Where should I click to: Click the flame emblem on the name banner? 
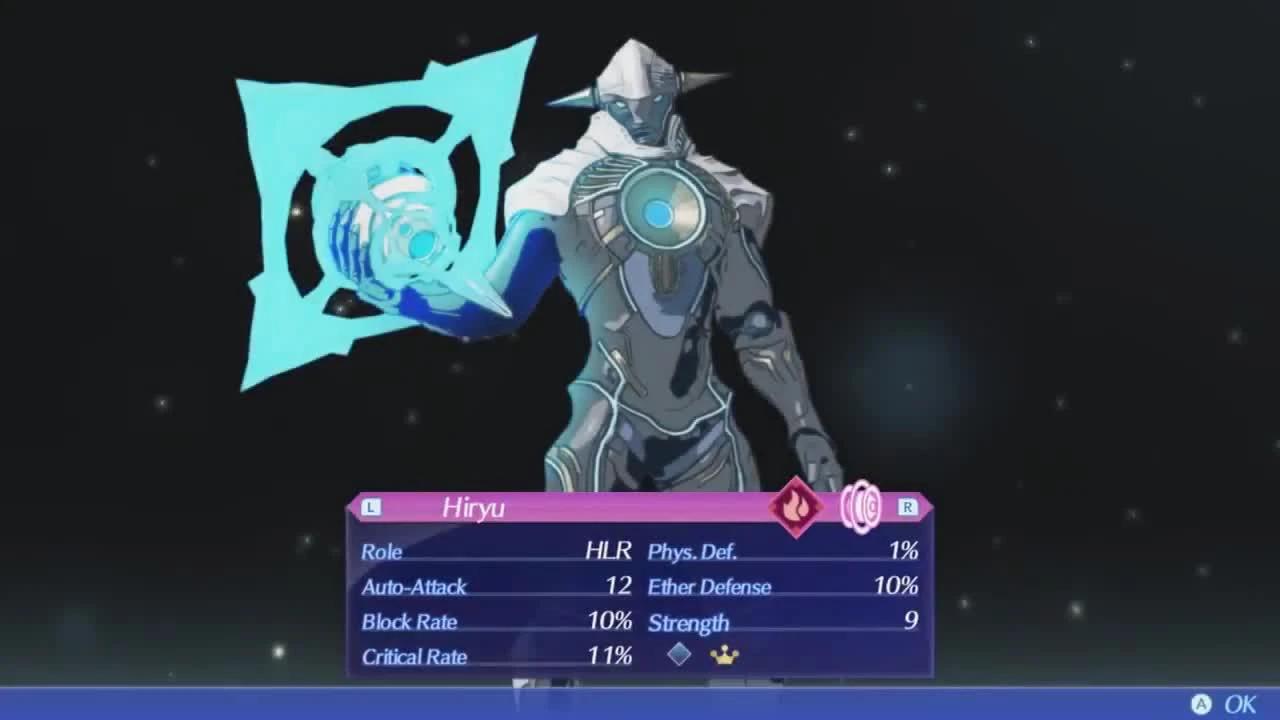797,508
